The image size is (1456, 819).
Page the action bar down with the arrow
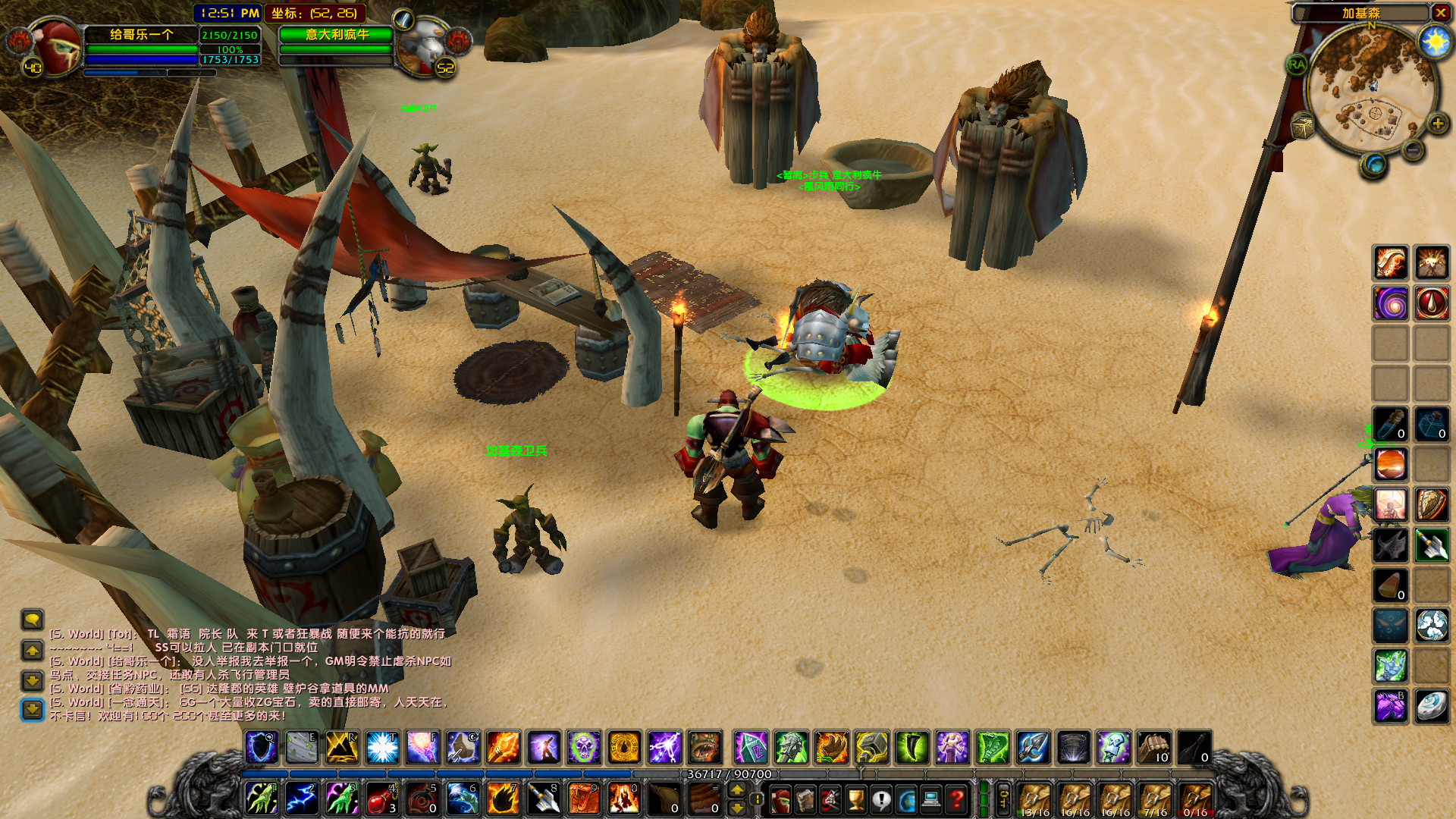(737, 808)
